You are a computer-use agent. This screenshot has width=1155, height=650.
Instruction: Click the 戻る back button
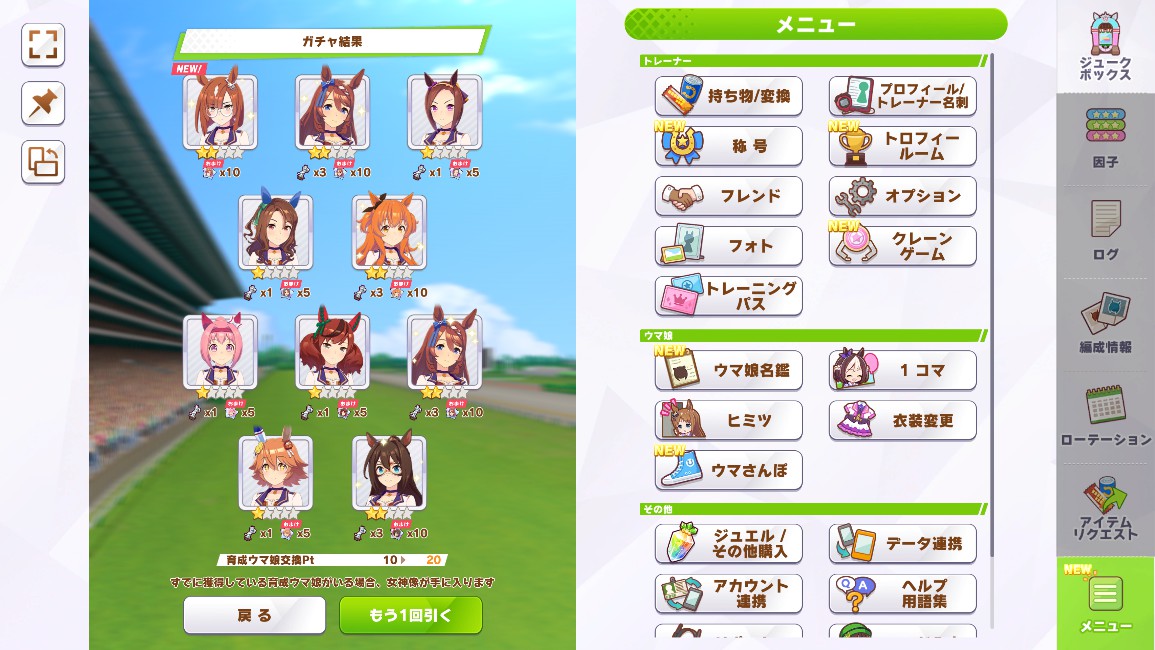[x=254, y=616]
